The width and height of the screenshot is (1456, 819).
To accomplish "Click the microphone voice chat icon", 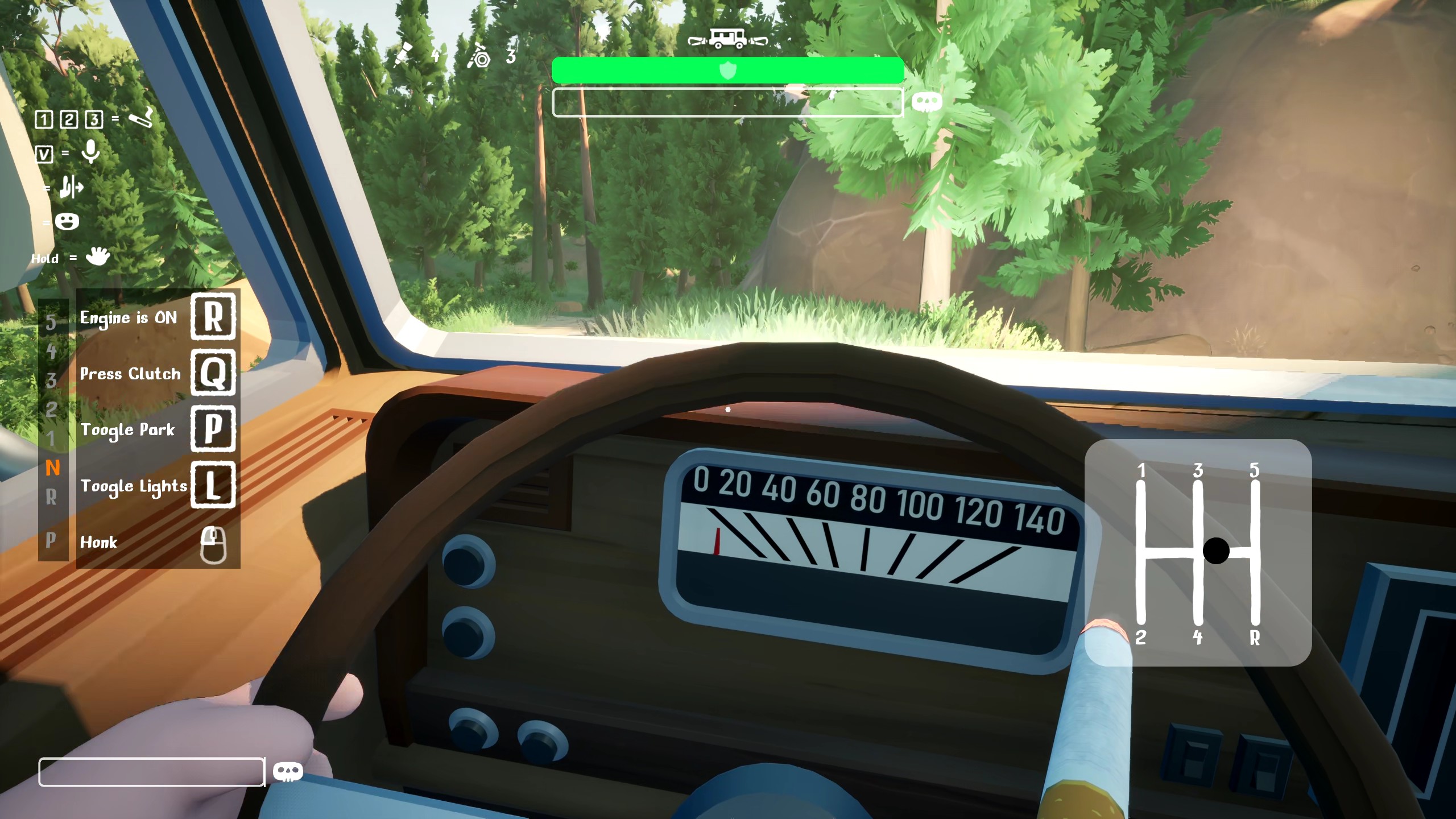I will (x=90, y=152).
